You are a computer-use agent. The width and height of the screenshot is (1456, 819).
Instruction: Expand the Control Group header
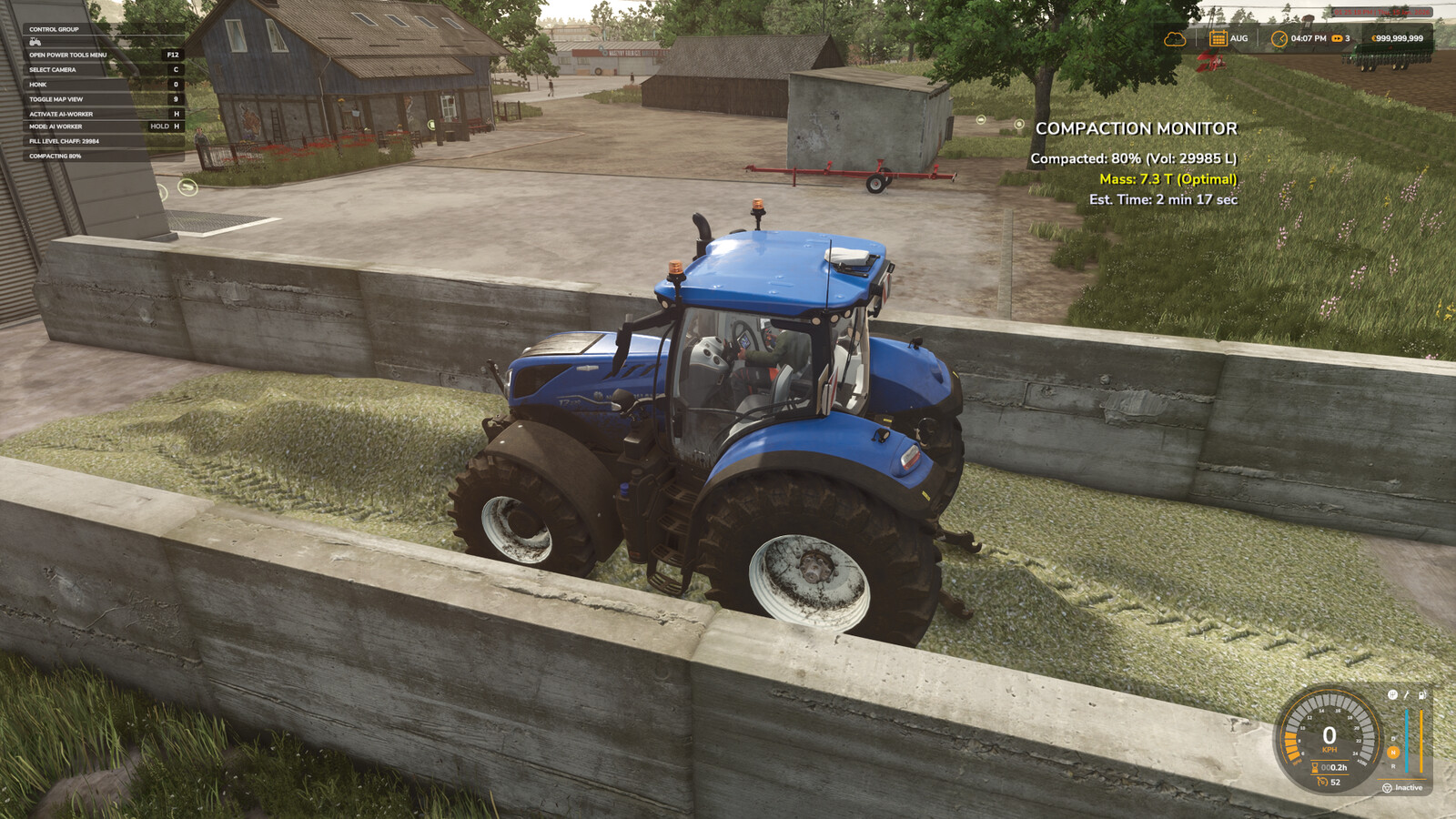[55, 29]
